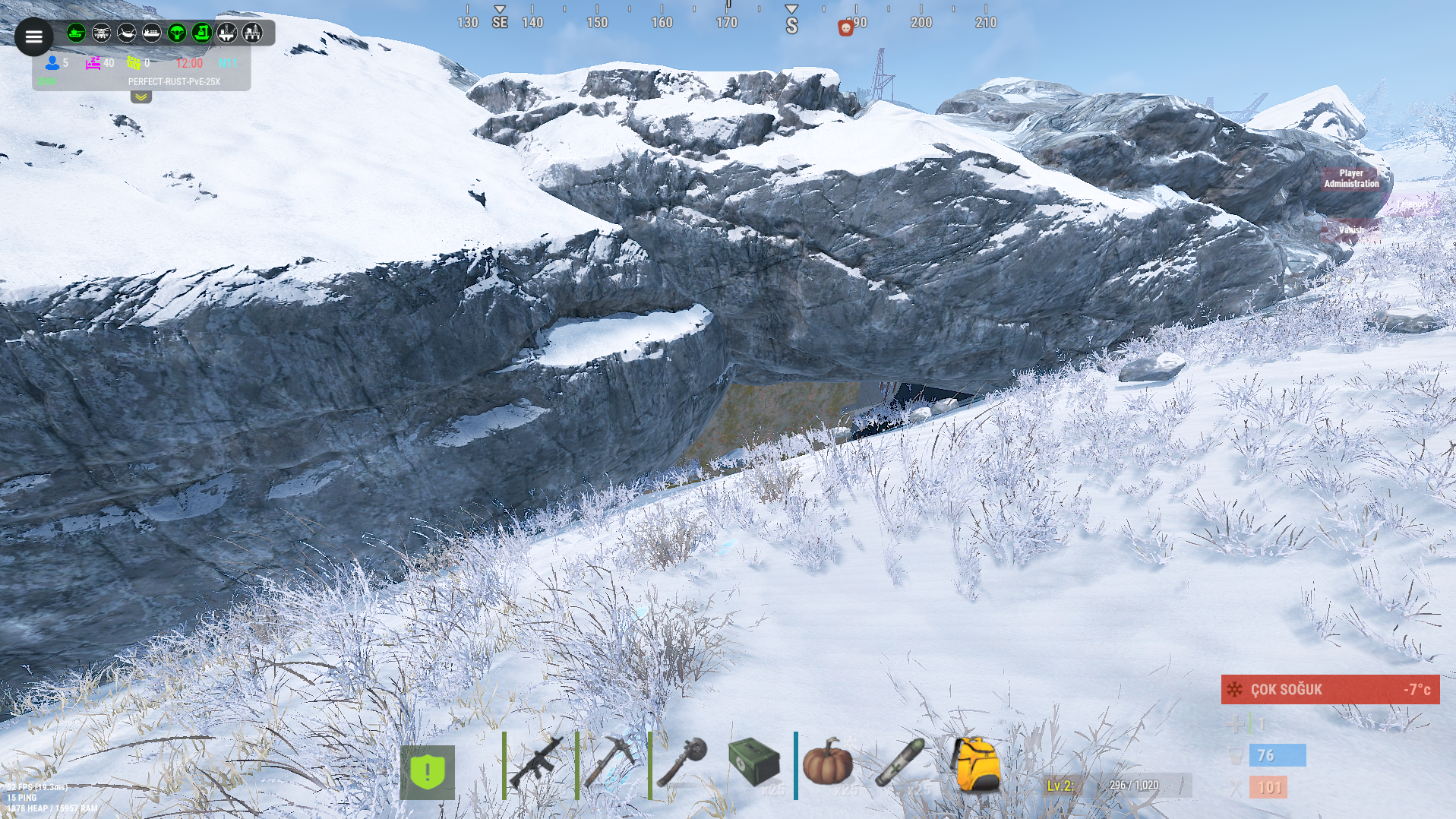This screenshot has height=819, width=1456.
Task: Equip the pickaxe from the hotbar
Action: coord(610,762)
